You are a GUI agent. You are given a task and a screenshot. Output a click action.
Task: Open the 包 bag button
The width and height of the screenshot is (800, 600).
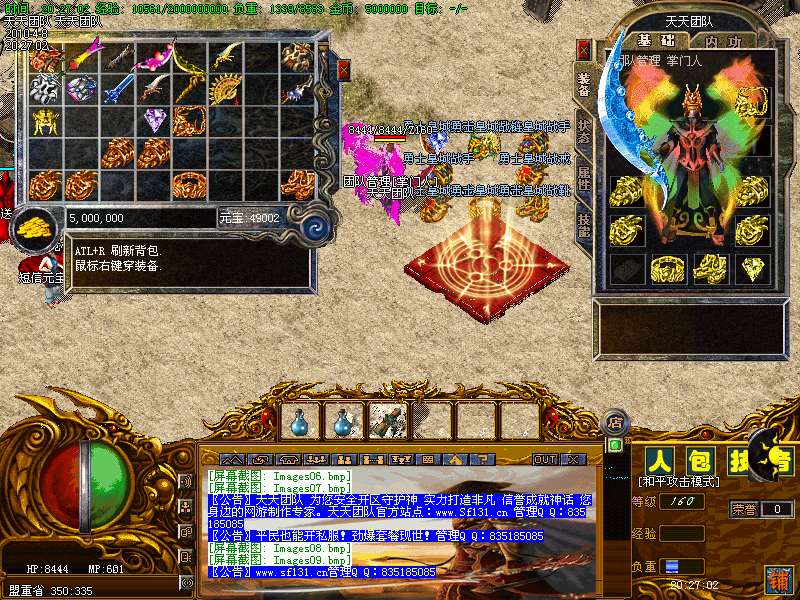coord(699,461)
